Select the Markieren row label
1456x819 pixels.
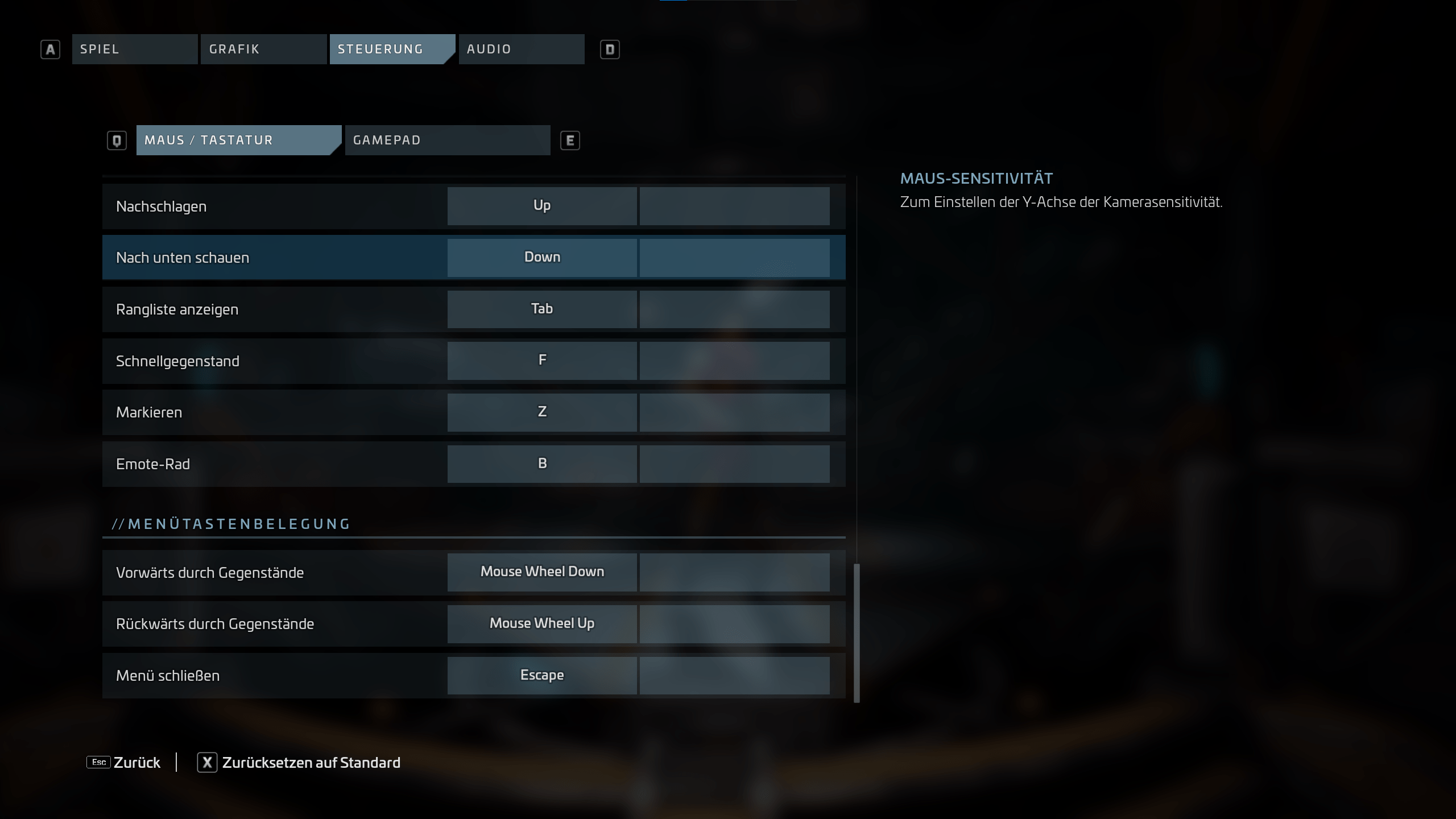pyautogui.click(x=149, y=412)
